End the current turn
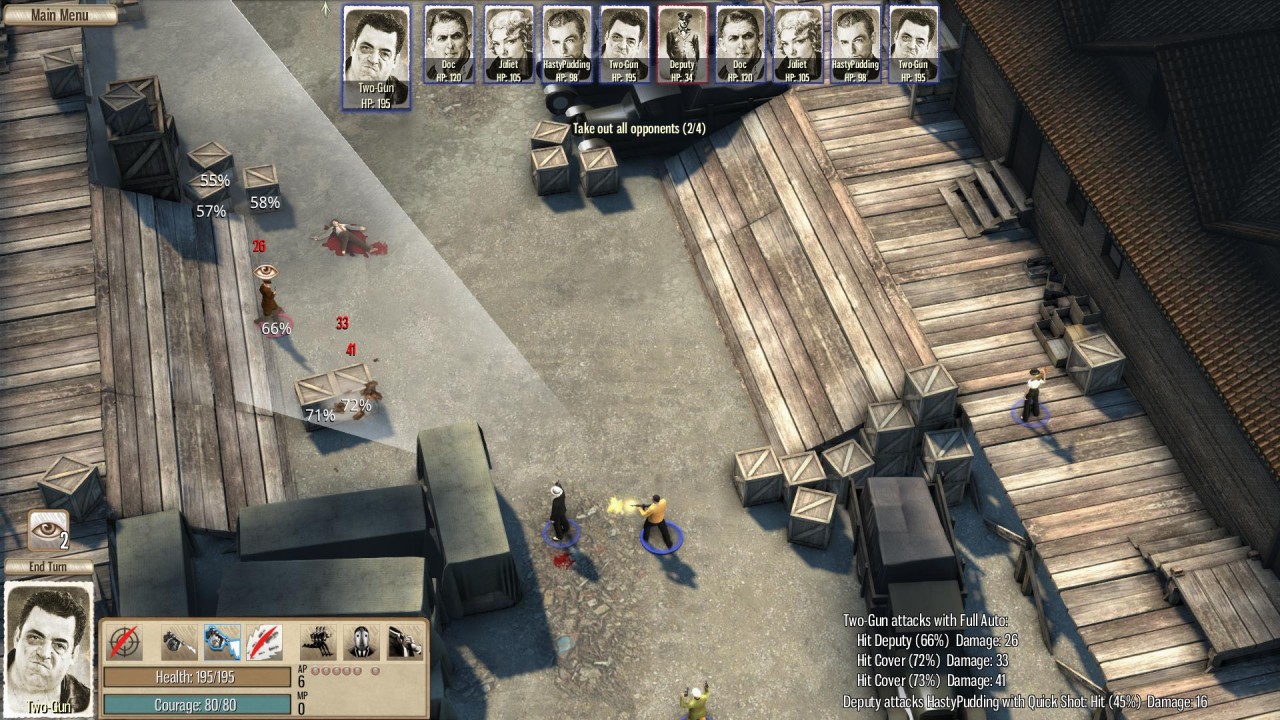 click(x=48, y=567)
